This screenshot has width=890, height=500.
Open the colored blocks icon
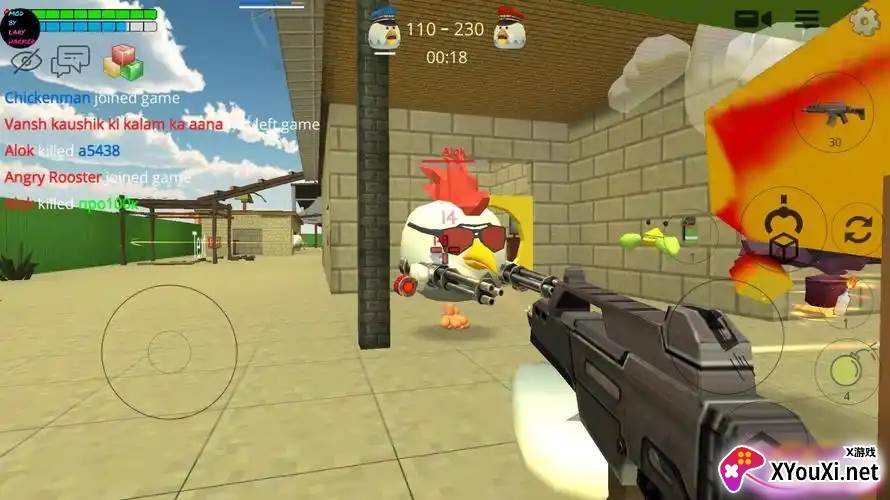124,61
